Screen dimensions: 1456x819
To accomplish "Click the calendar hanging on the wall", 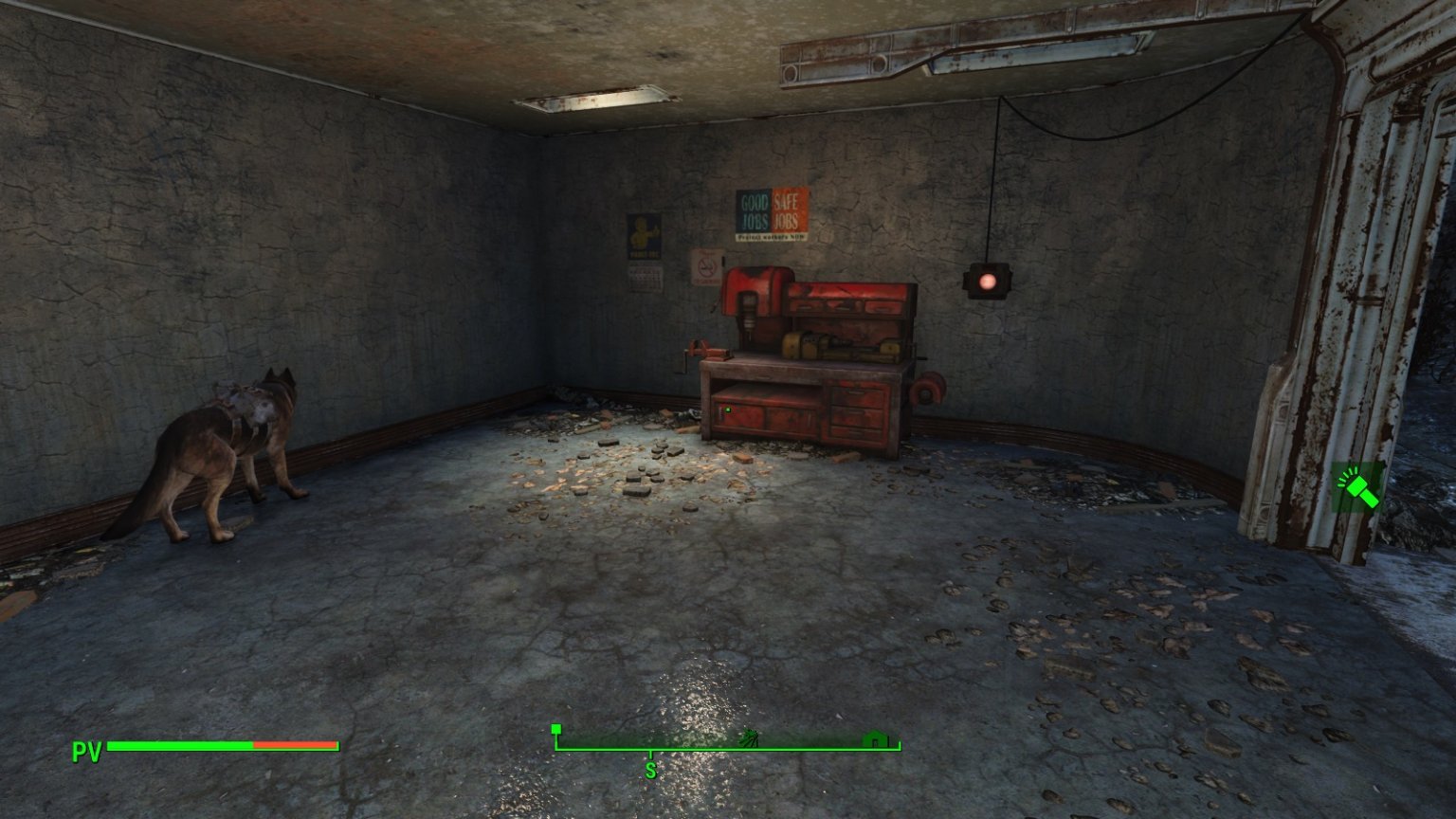I will point(645,278).
